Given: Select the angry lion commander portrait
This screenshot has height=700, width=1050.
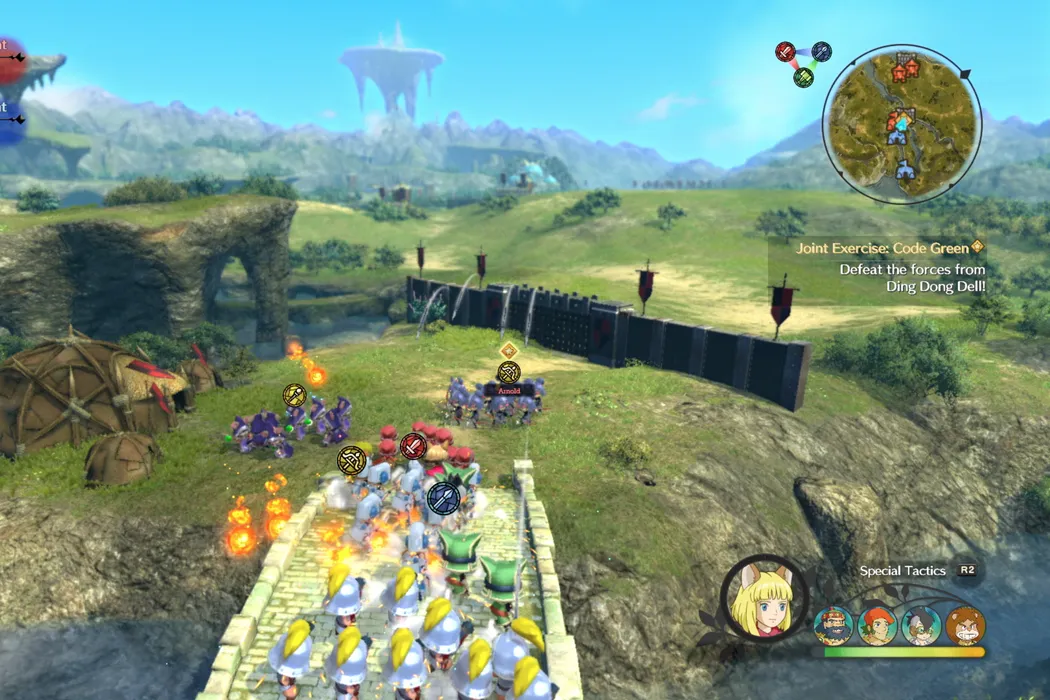Looking at the screenshot, I should coord(965,626).
